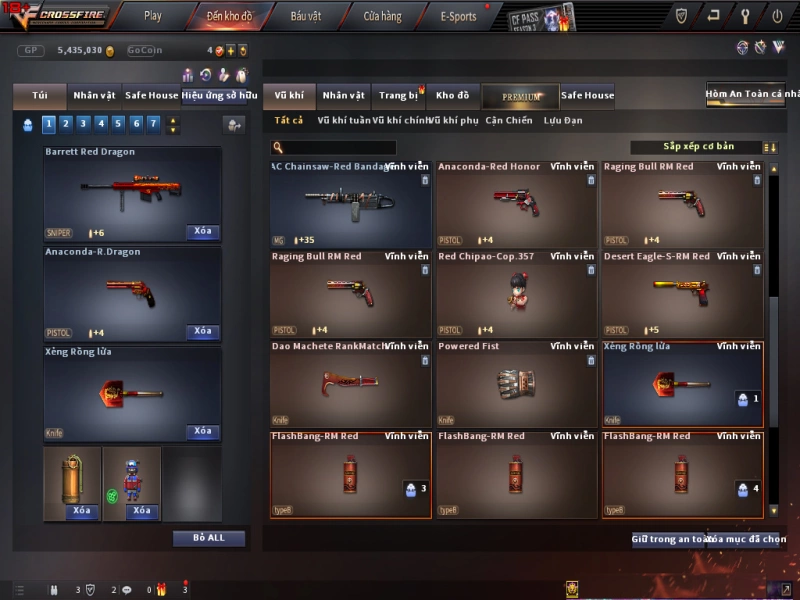Switch to the Nhân vật bag tab
Image resolution: width=800 pixels, height=600 pixels.
(x=94, y=96)
